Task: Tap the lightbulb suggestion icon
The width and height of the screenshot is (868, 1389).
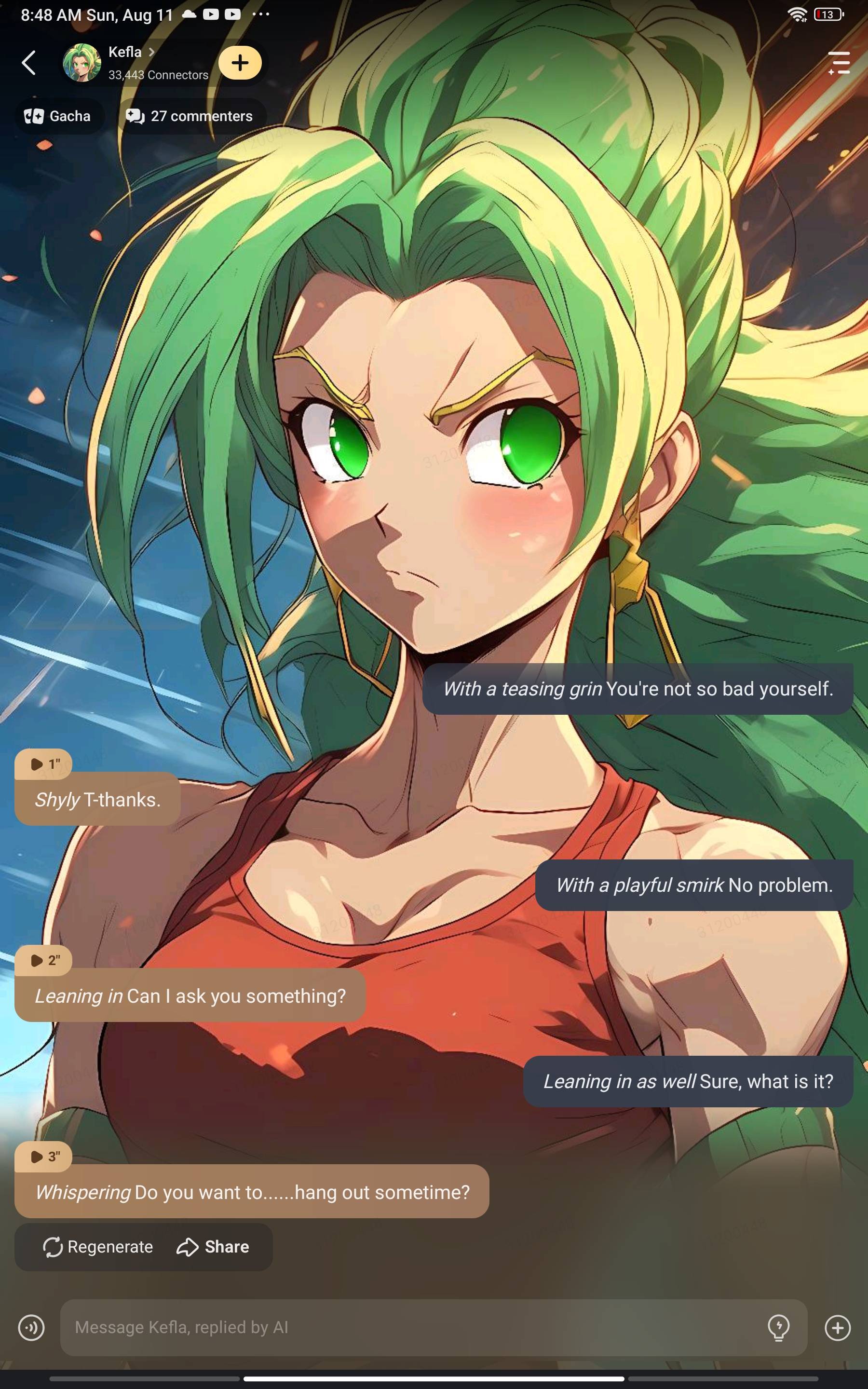Action: point(778,1327)
